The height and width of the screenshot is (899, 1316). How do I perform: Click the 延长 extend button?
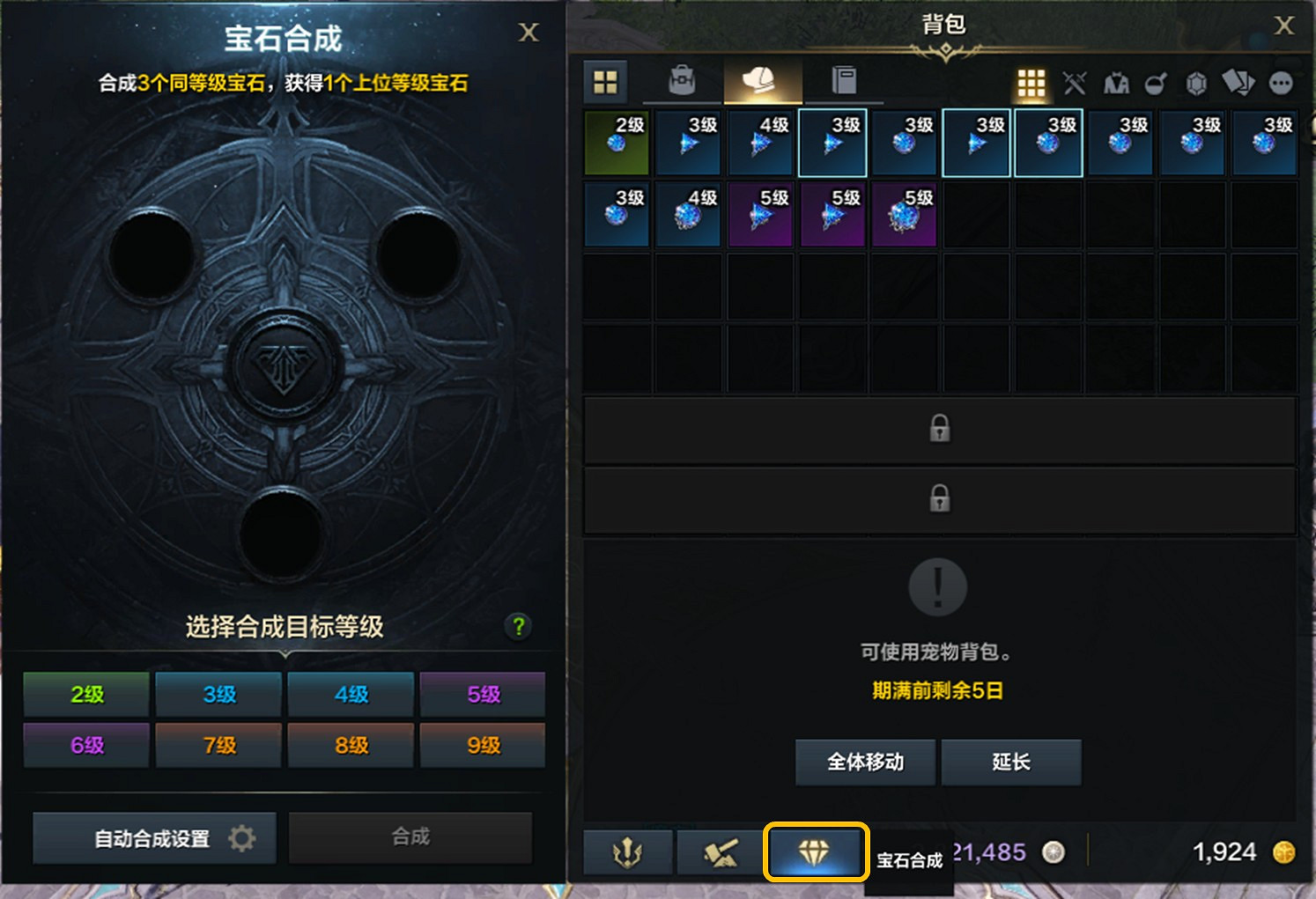1011,763
